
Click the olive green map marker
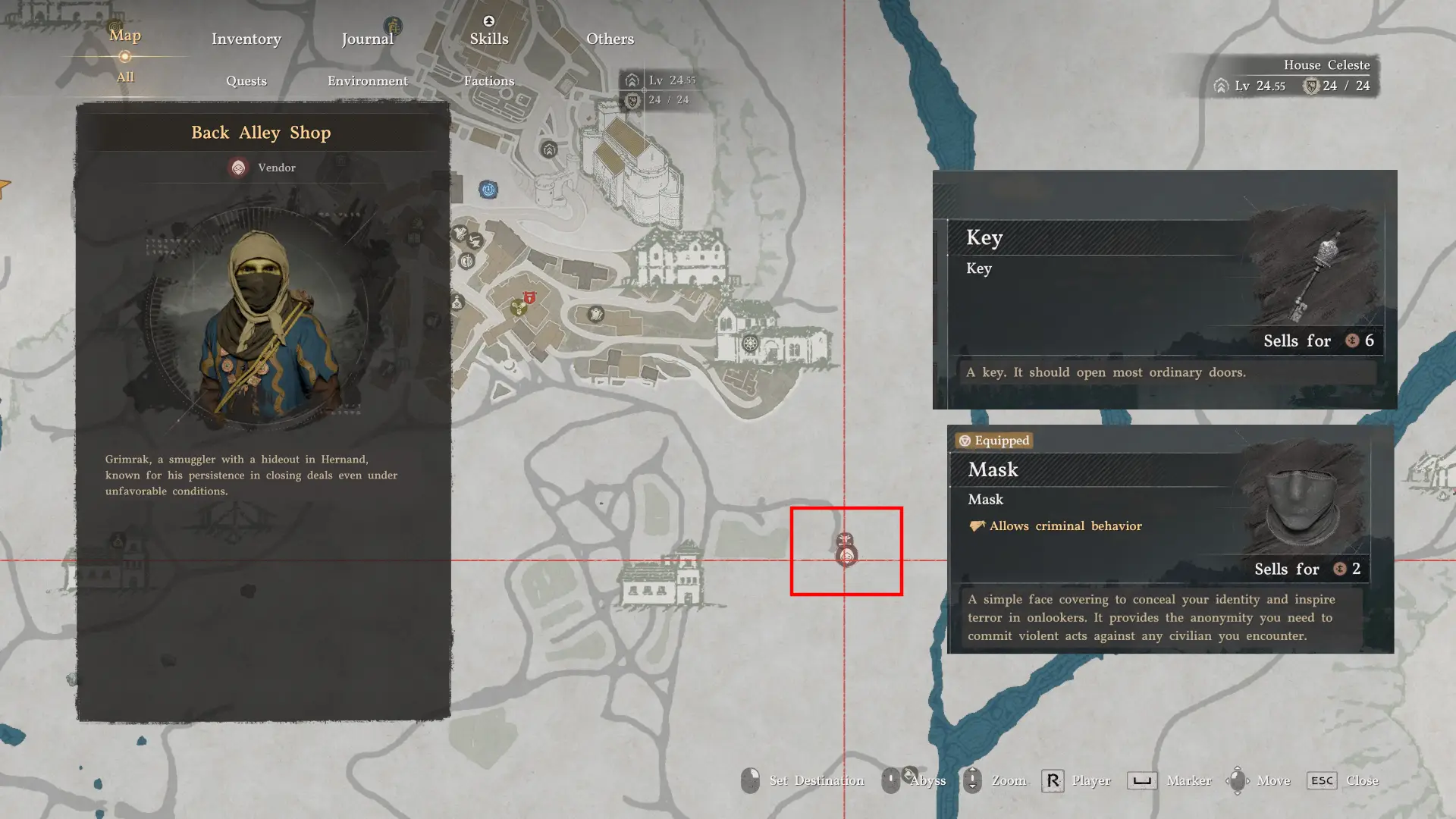(x=518, y=308)
